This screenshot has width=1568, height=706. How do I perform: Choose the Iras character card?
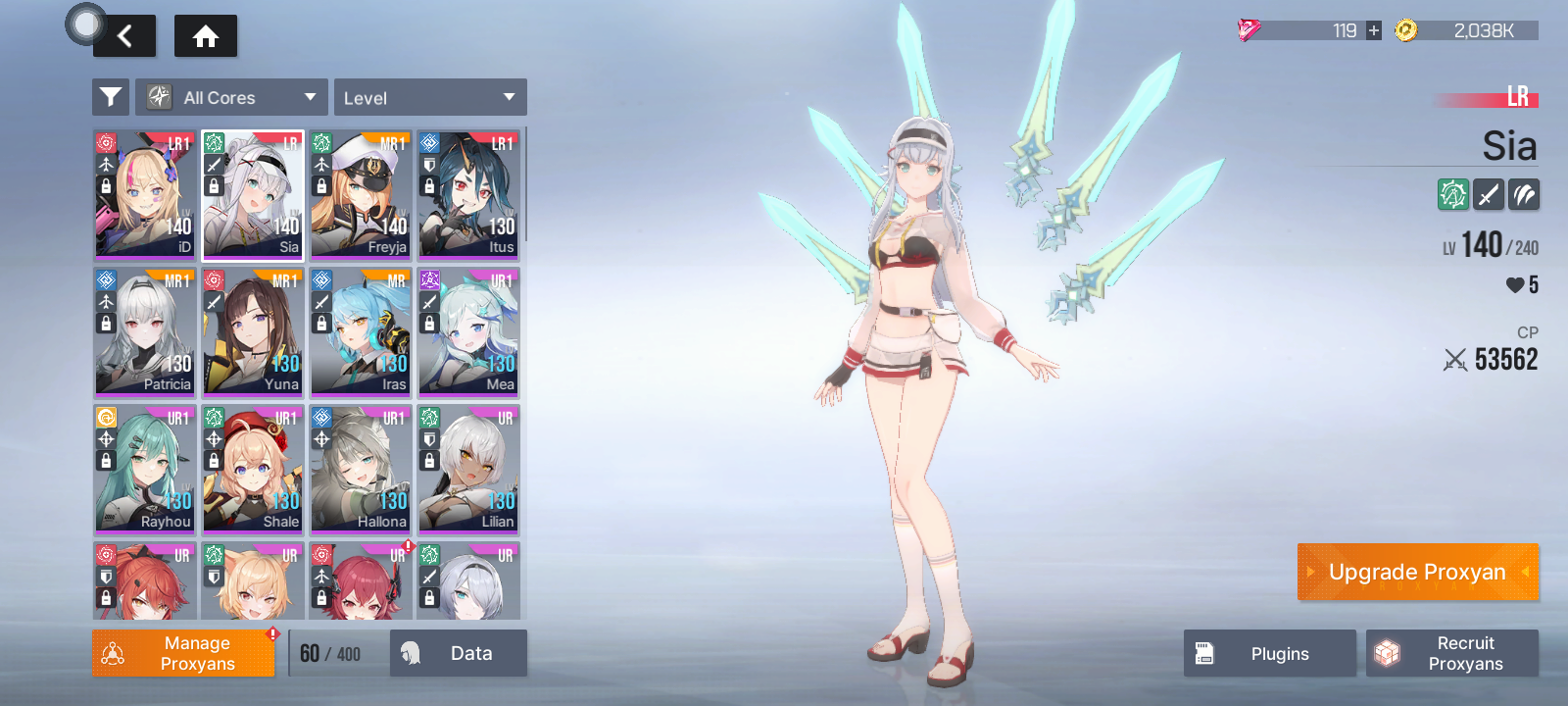(361, 331)
